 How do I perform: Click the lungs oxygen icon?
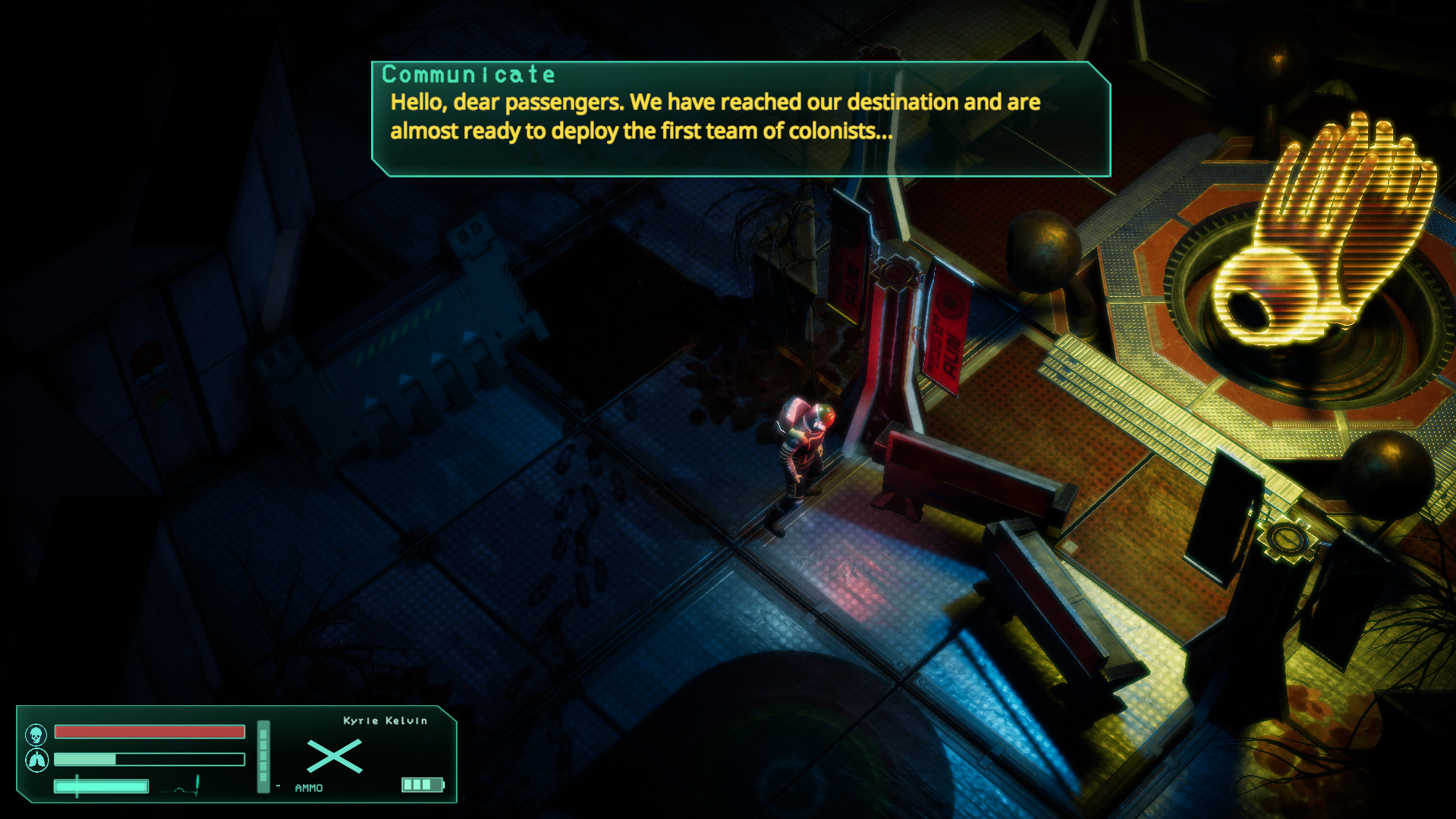point(36,759)
